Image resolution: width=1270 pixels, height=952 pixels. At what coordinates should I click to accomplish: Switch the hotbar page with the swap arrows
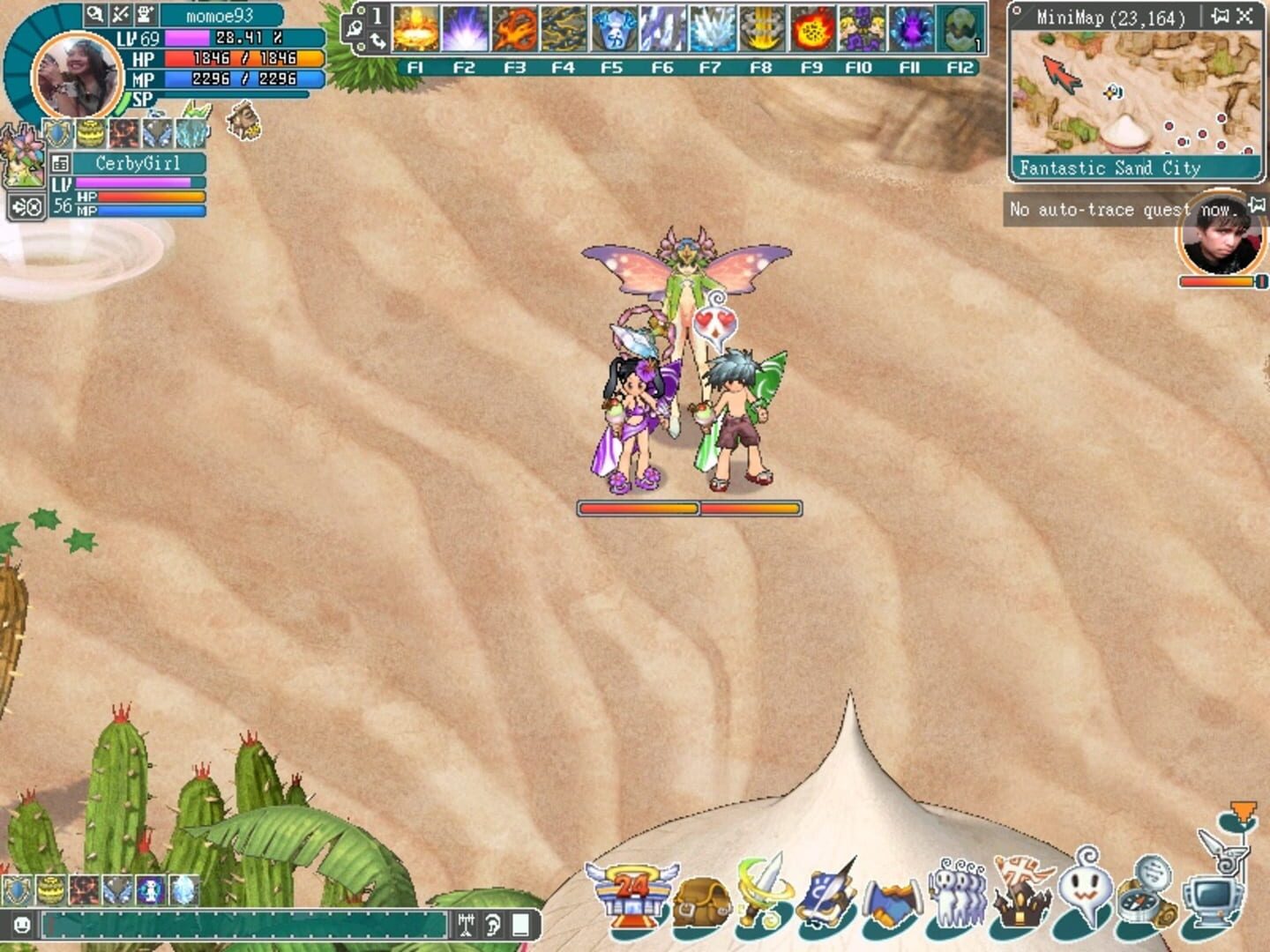point(377,41)
